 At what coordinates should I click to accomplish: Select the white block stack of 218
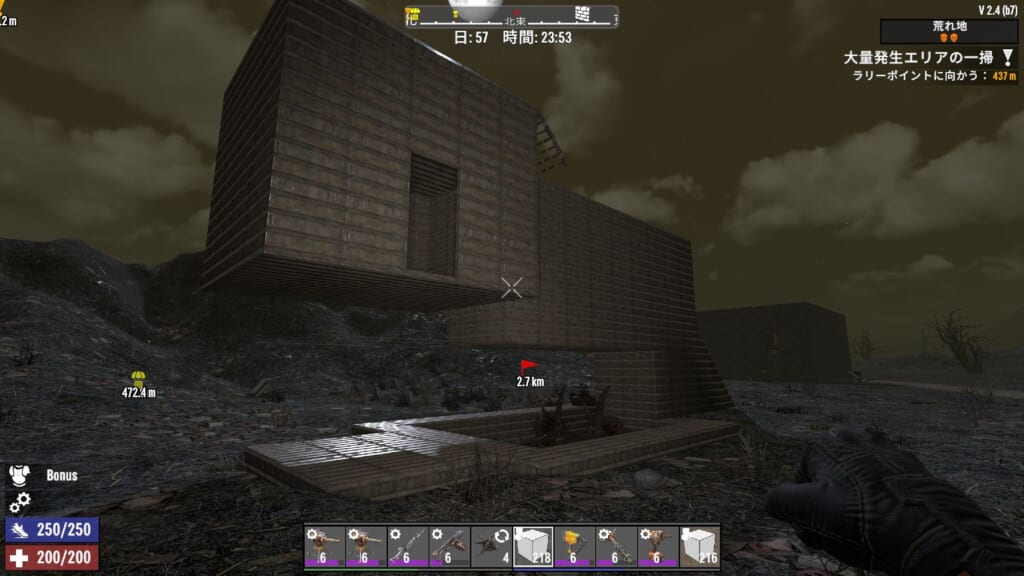pos(533,547)
